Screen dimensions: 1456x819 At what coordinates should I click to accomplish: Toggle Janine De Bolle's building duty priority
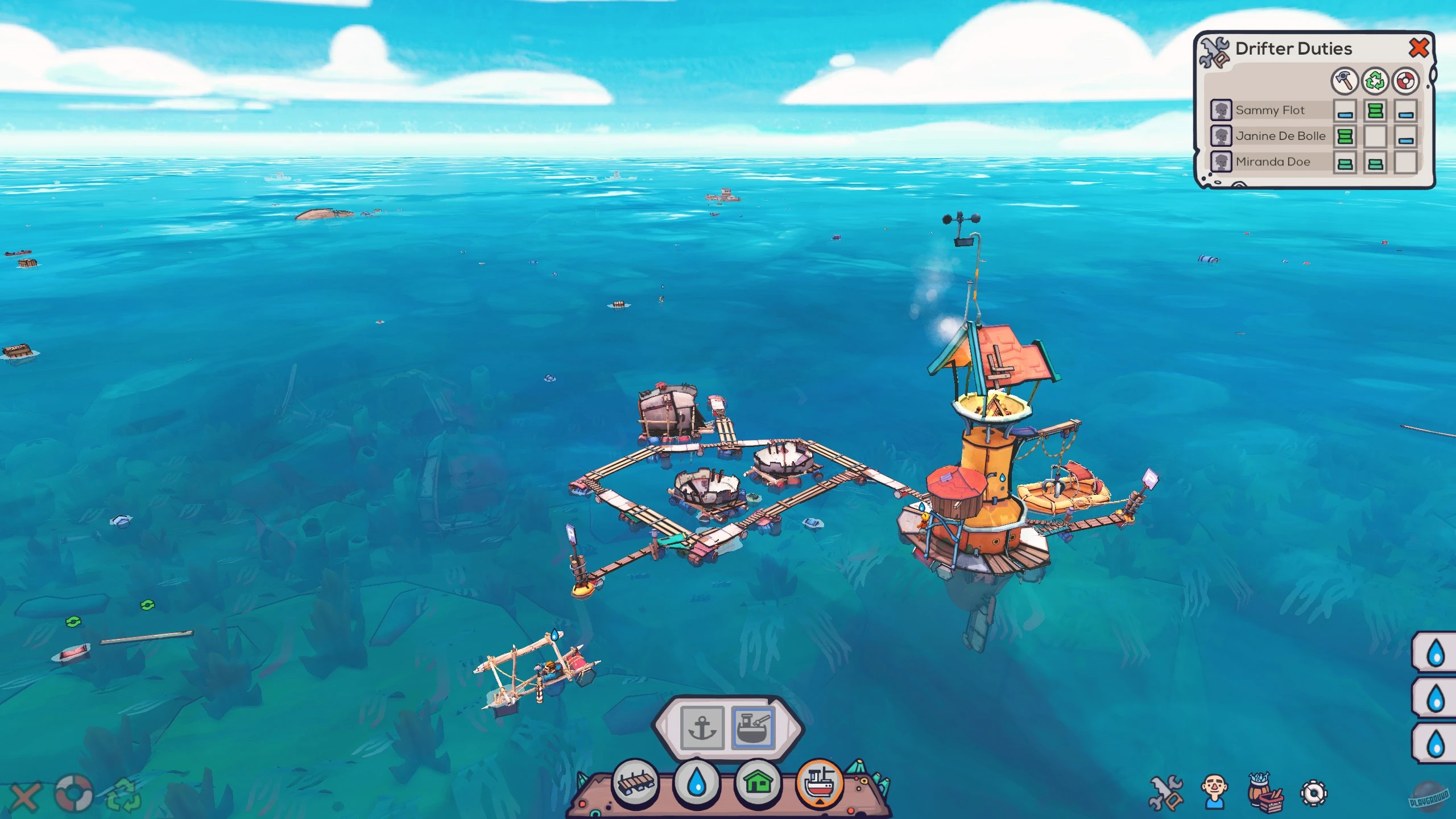pos(1345,136)
